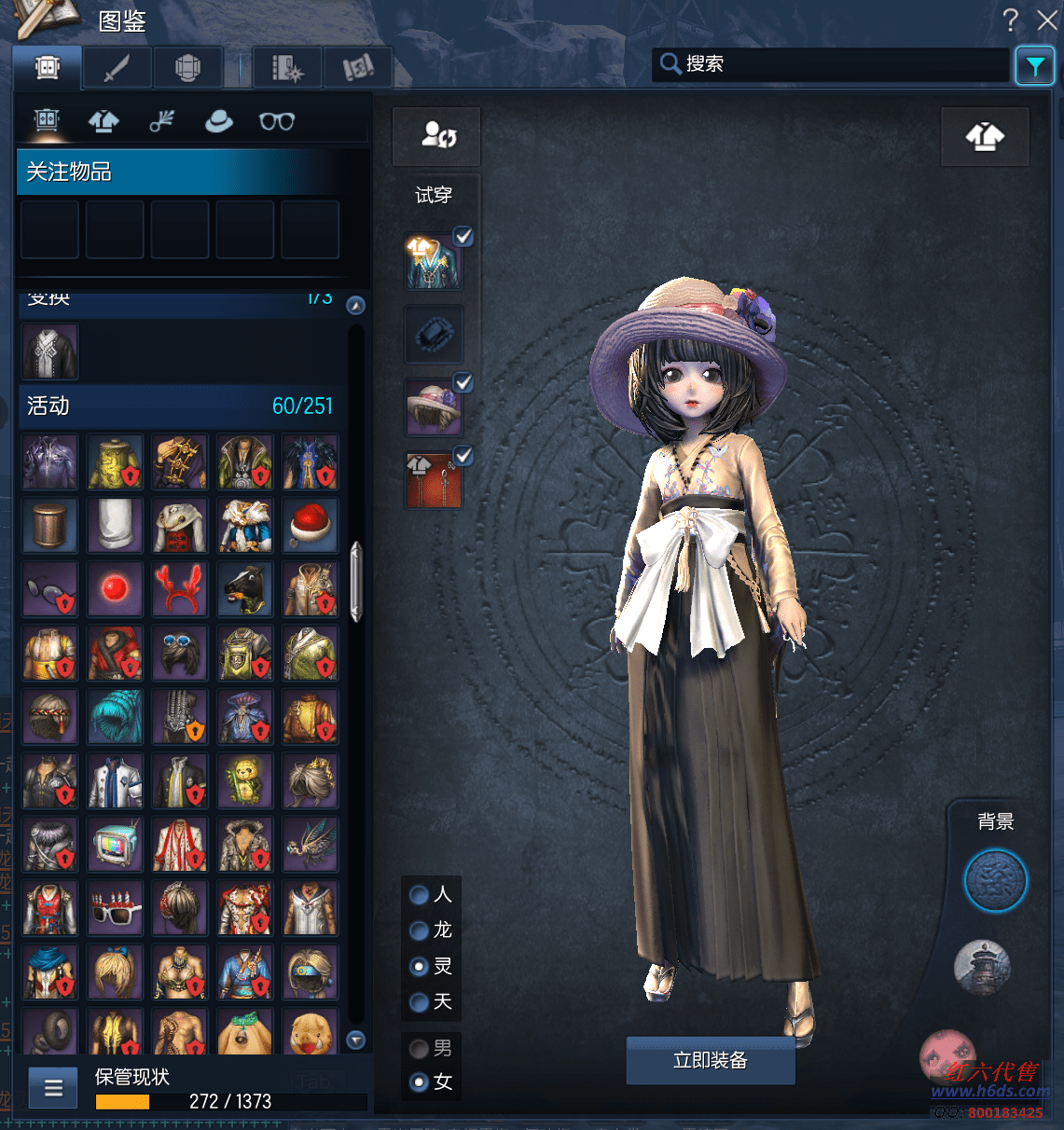Screen dimensions: 1064x1130
Task: Click the scroll-down arrow of item list
Action: [355, 1040]
